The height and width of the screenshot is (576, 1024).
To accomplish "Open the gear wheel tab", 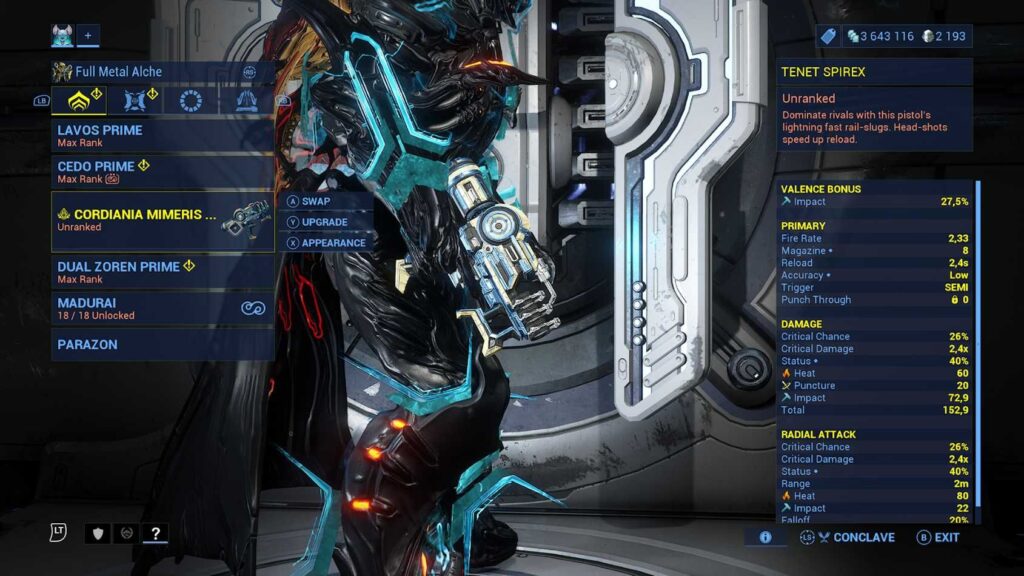I will pos(191,101).
